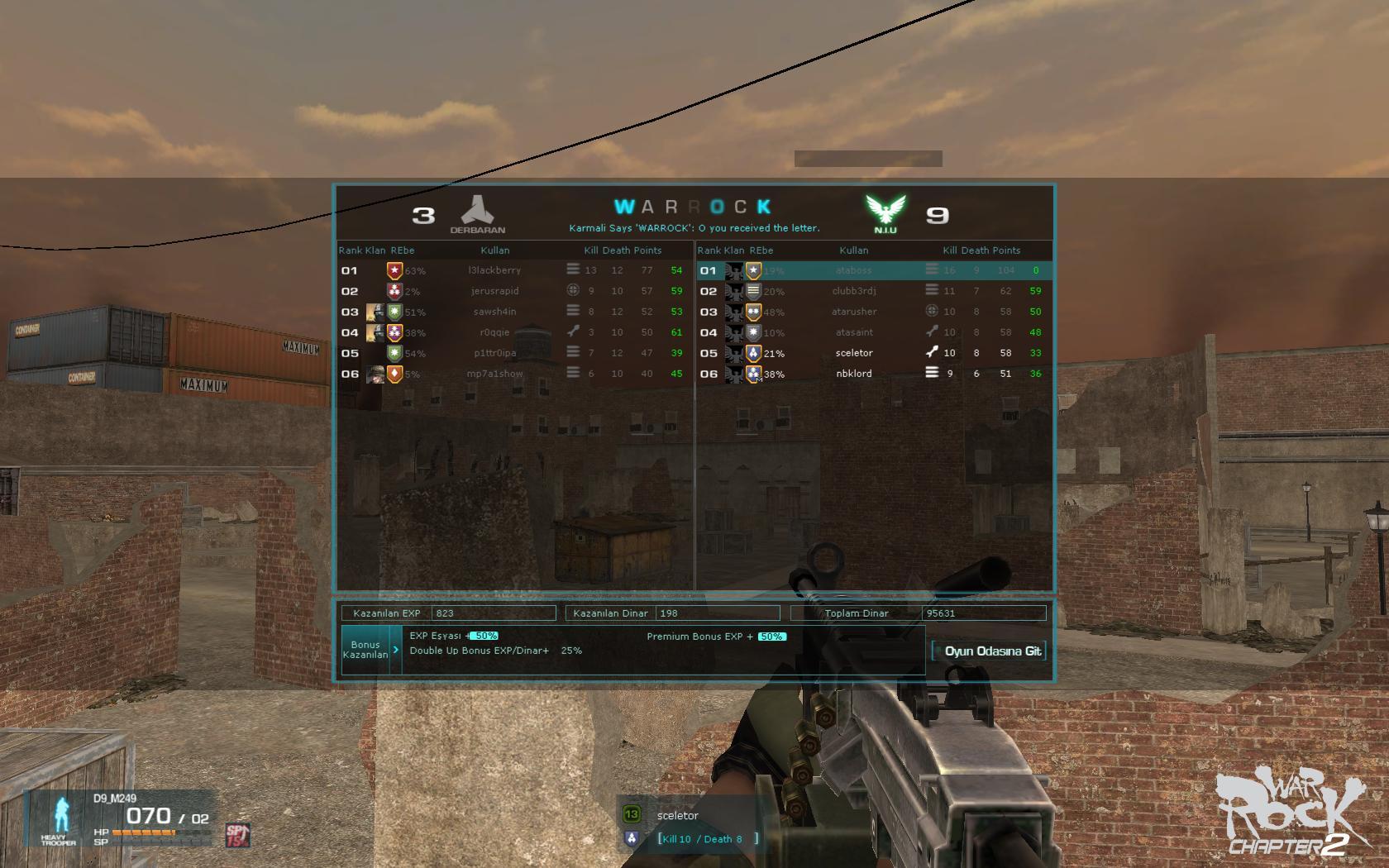Pick r0qqie's scoreboard row
1389x868 pixels.
point(494,332)
